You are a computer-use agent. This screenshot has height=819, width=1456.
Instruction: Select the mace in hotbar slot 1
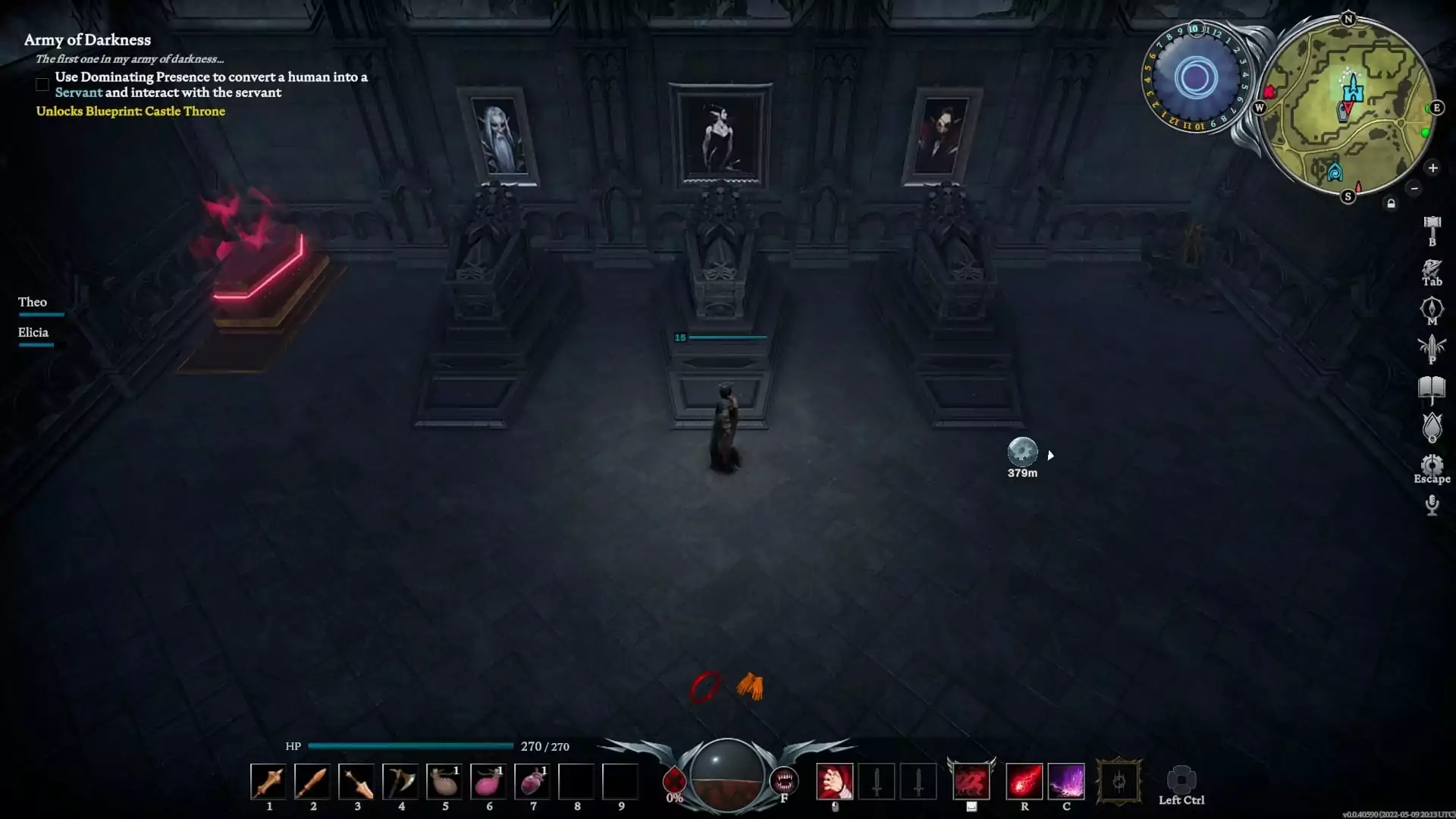tap(268, 782)
